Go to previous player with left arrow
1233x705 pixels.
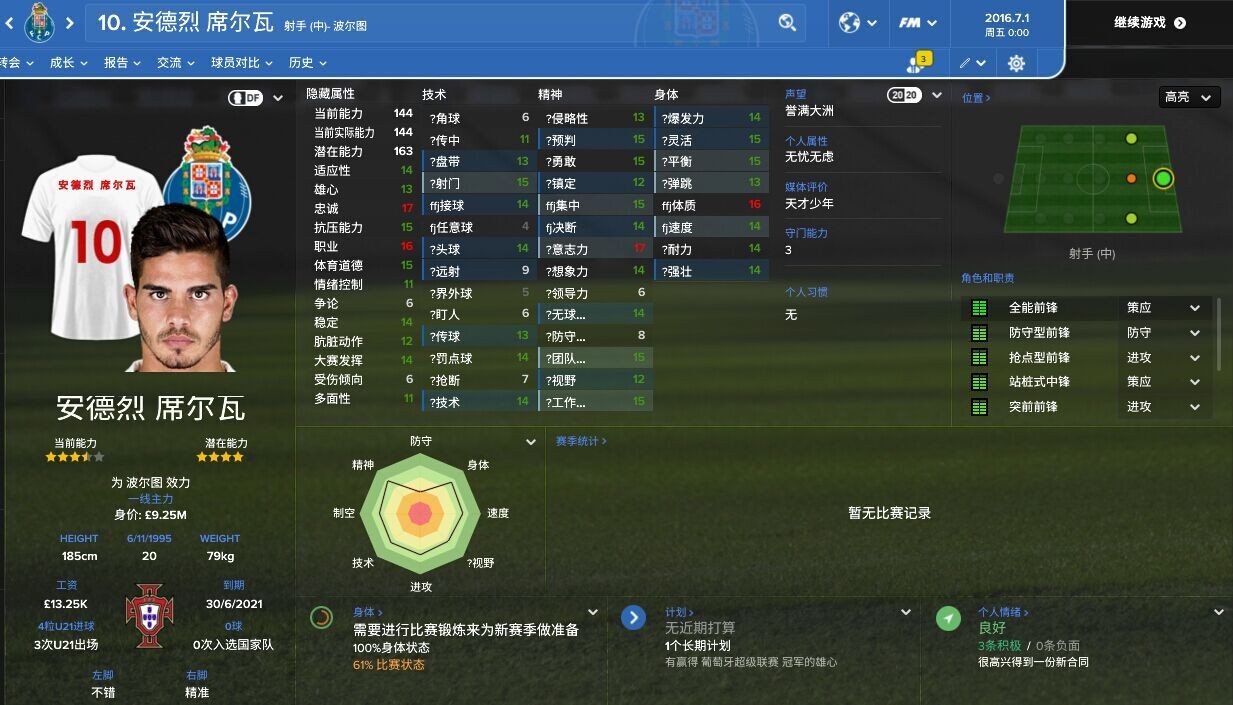coord(11,22)
